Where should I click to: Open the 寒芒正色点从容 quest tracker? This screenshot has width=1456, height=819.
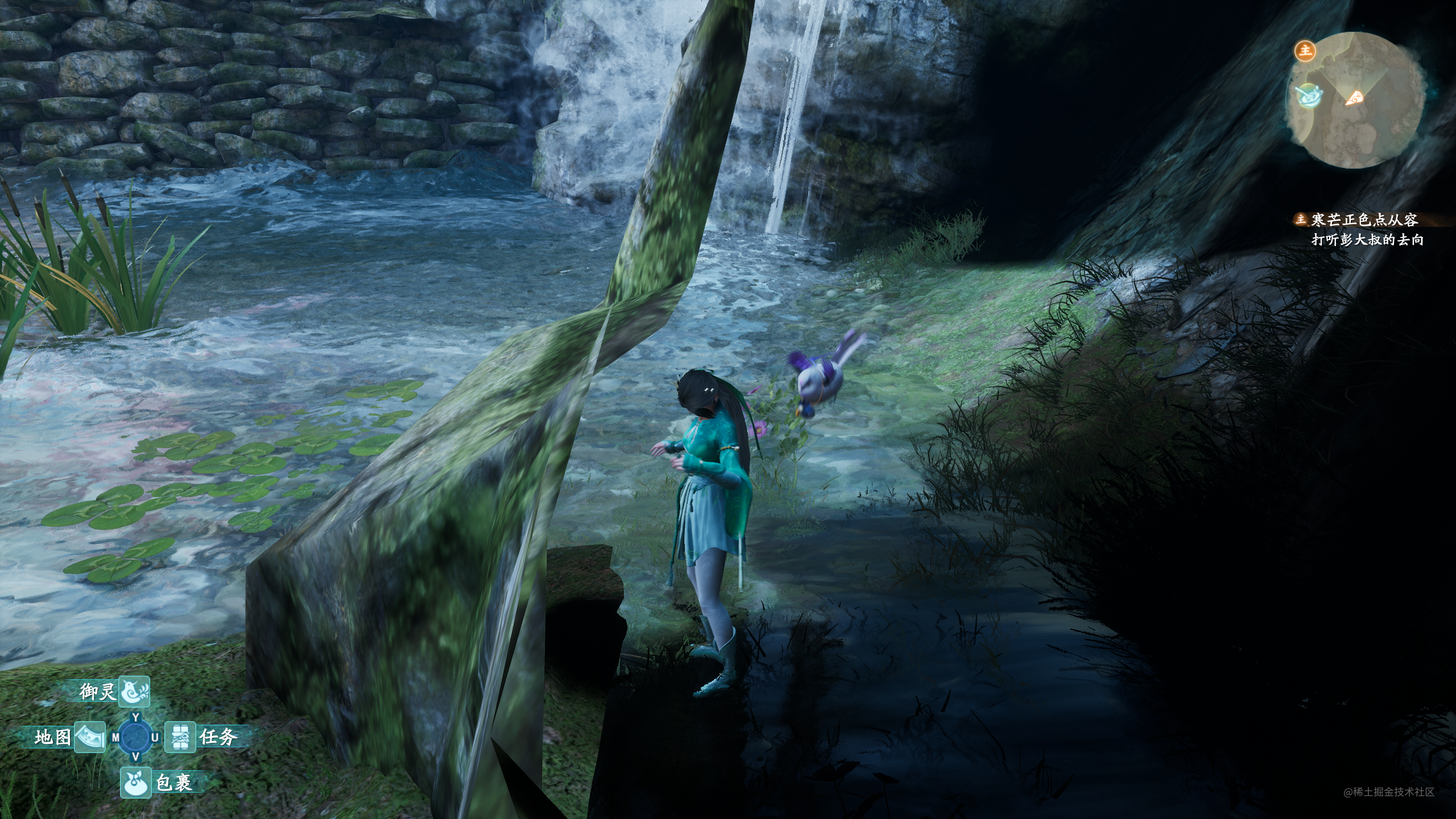pyautogui.click(x=1363, y=220)
